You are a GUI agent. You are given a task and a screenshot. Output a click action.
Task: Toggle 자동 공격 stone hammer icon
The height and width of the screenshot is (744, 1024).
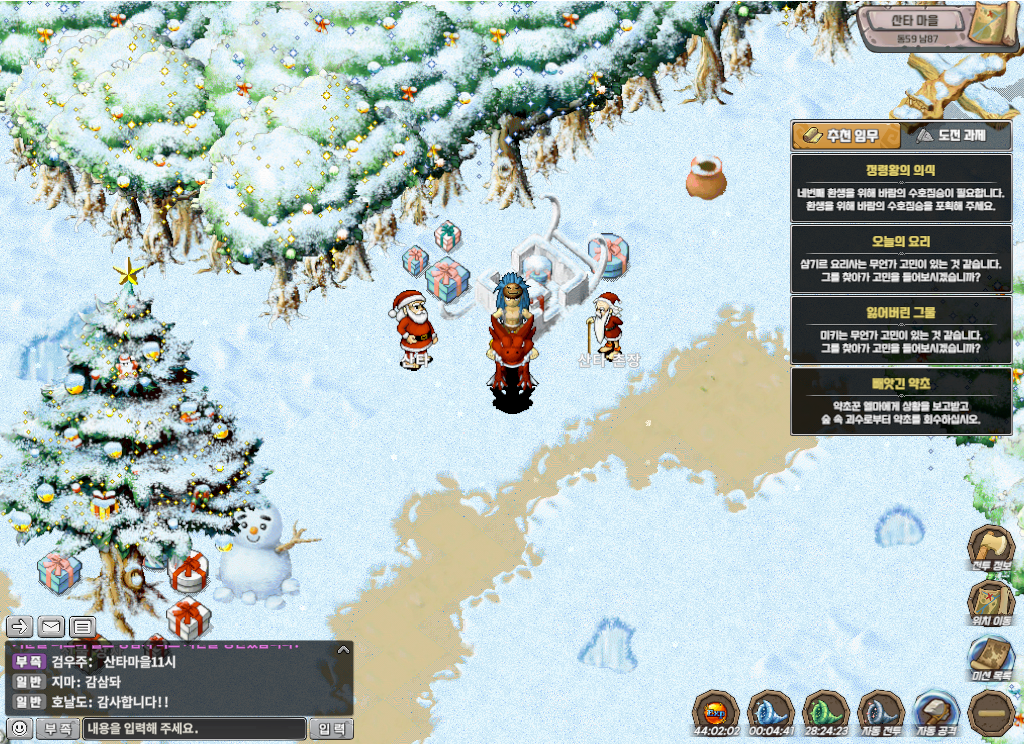tap(937, 712)
